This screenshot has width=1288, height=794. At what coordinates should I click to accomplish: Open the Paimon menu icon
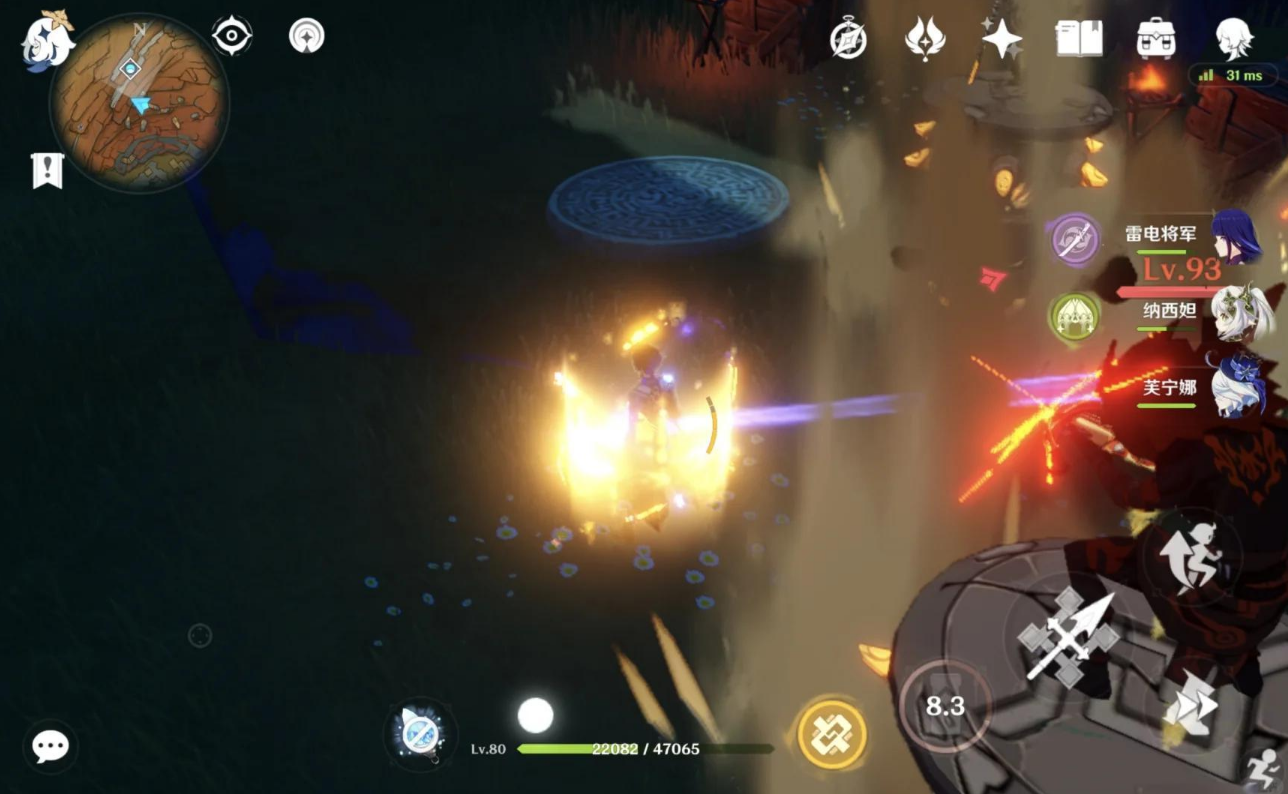point(48,42)
